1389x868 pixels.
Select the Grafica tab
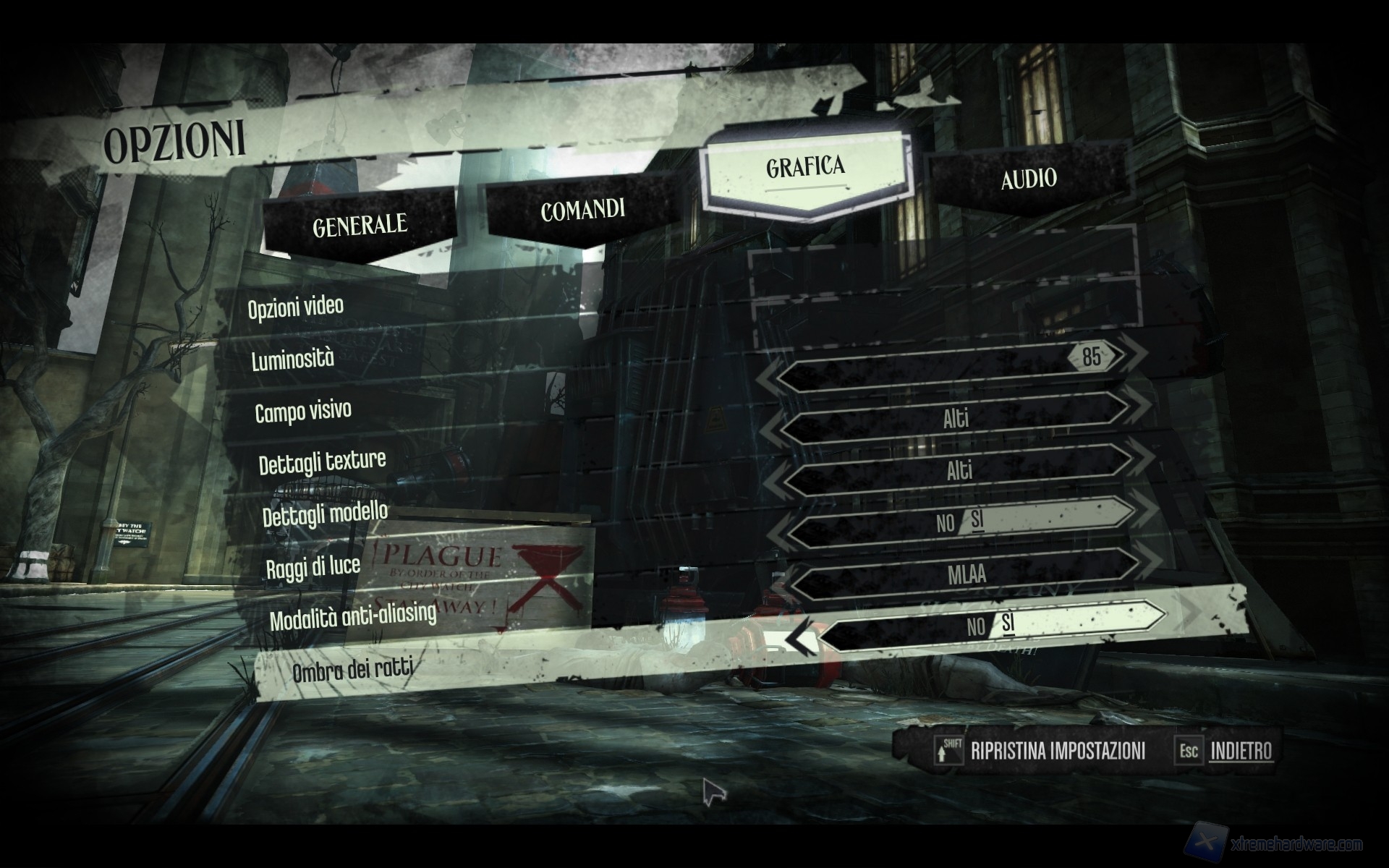(x=805, y=167)
